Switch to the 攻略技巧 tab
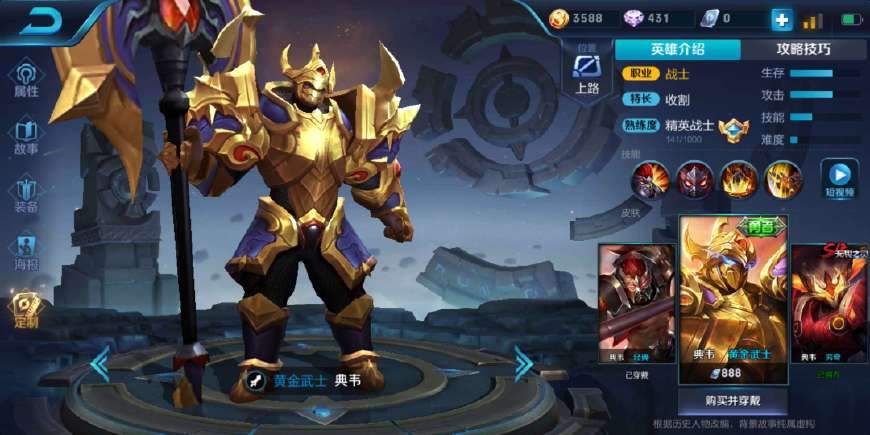 [803, 49]
